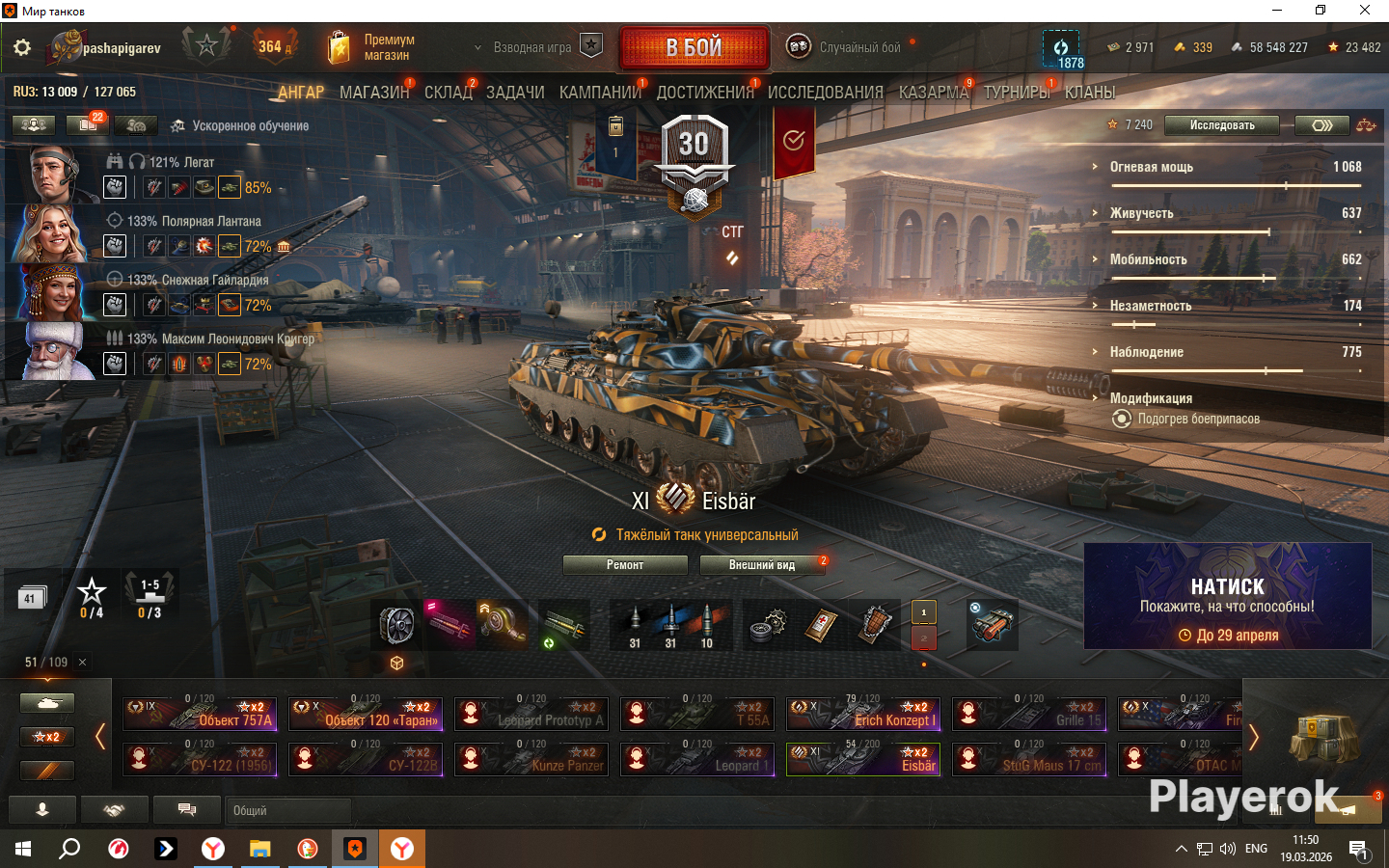1389x868 pixels.
Task: Open the КЛАНЫ tab
Action: [1090, 93]
